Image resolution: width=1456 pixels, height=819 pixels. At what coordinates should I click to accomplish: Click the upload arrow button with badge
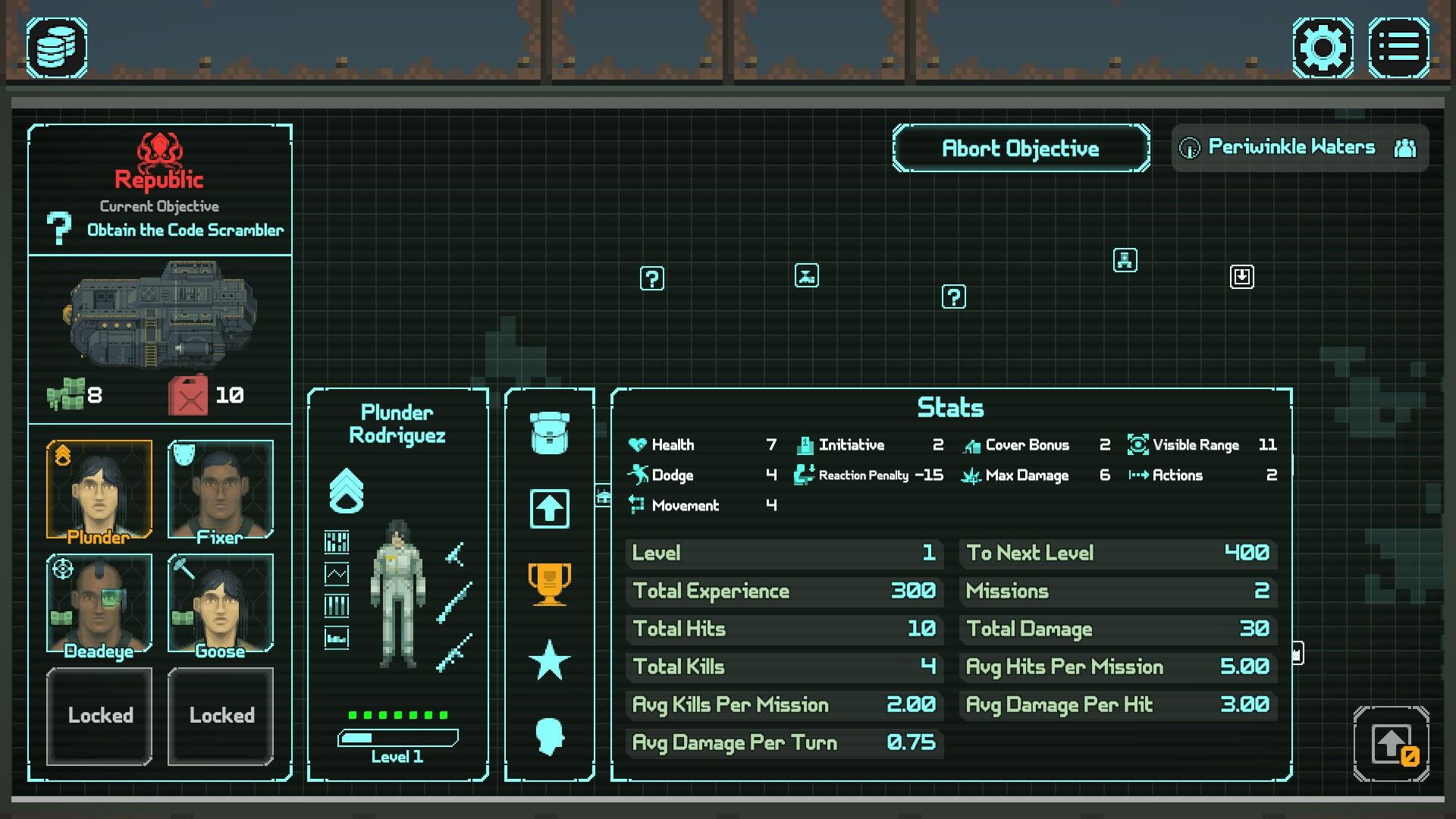[x=1392, y=745]
